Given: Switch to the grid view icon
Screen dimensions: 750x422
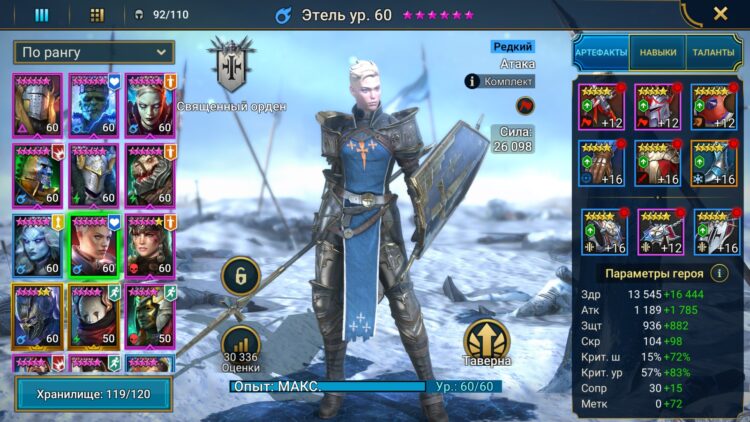Looking at the screenshot, I should click(x=97, y=15).
